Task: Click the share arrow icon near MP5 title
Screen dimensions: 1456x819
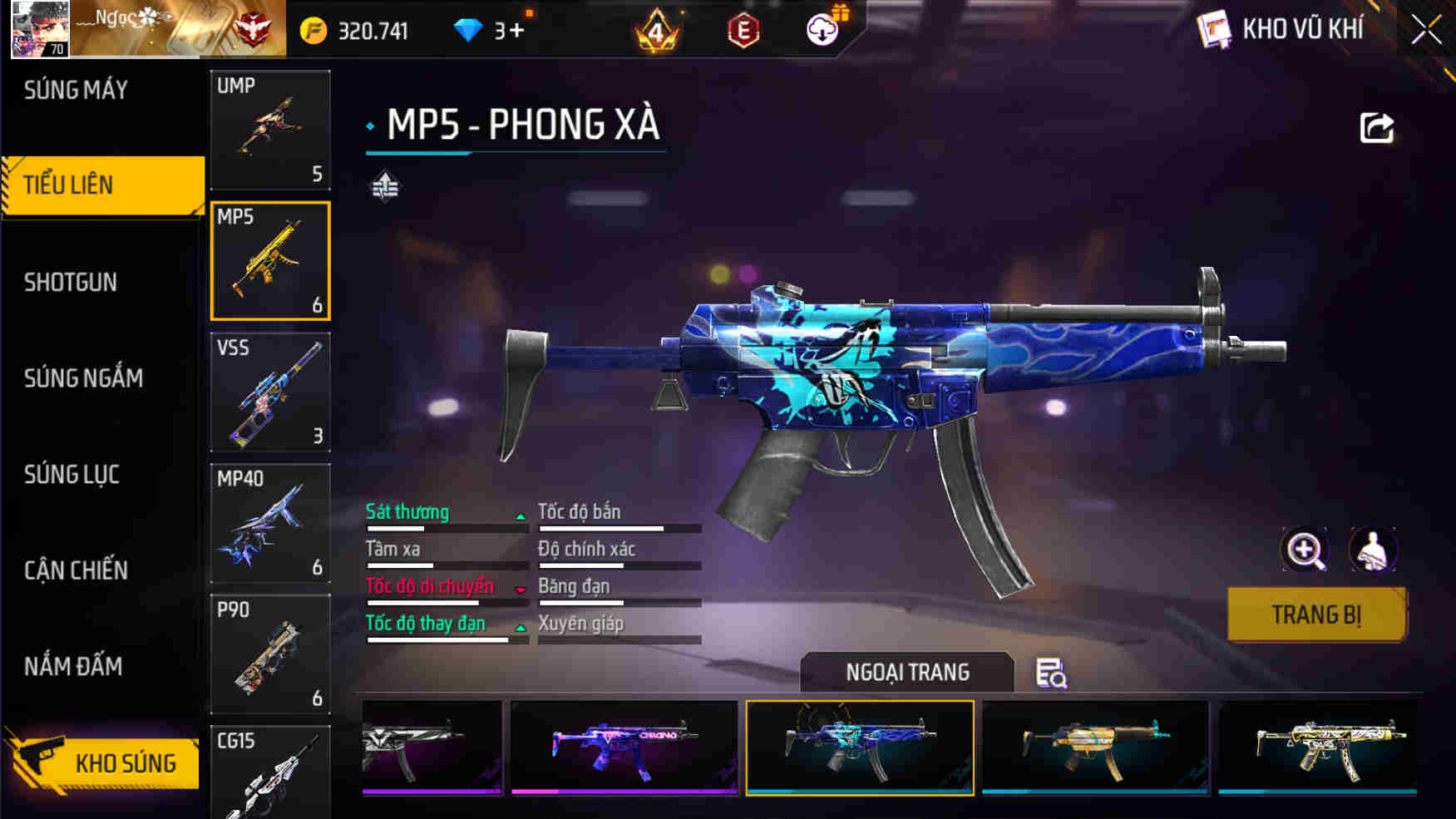Action: point(1376,125)
